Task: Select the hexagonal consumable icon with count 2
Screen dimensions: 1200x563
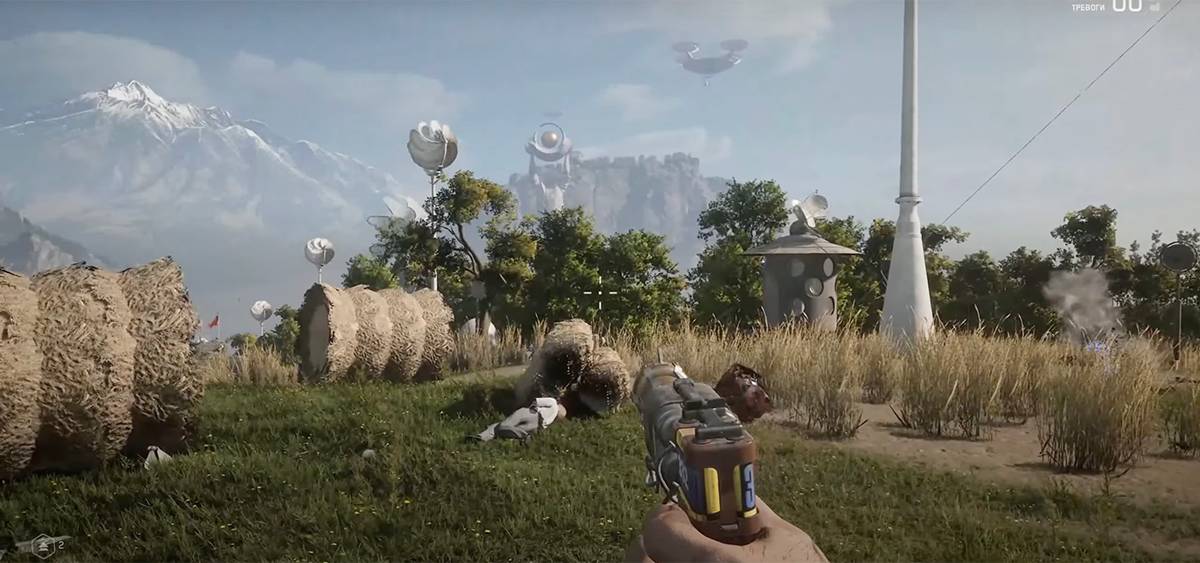Action: [x=44, y=545]
